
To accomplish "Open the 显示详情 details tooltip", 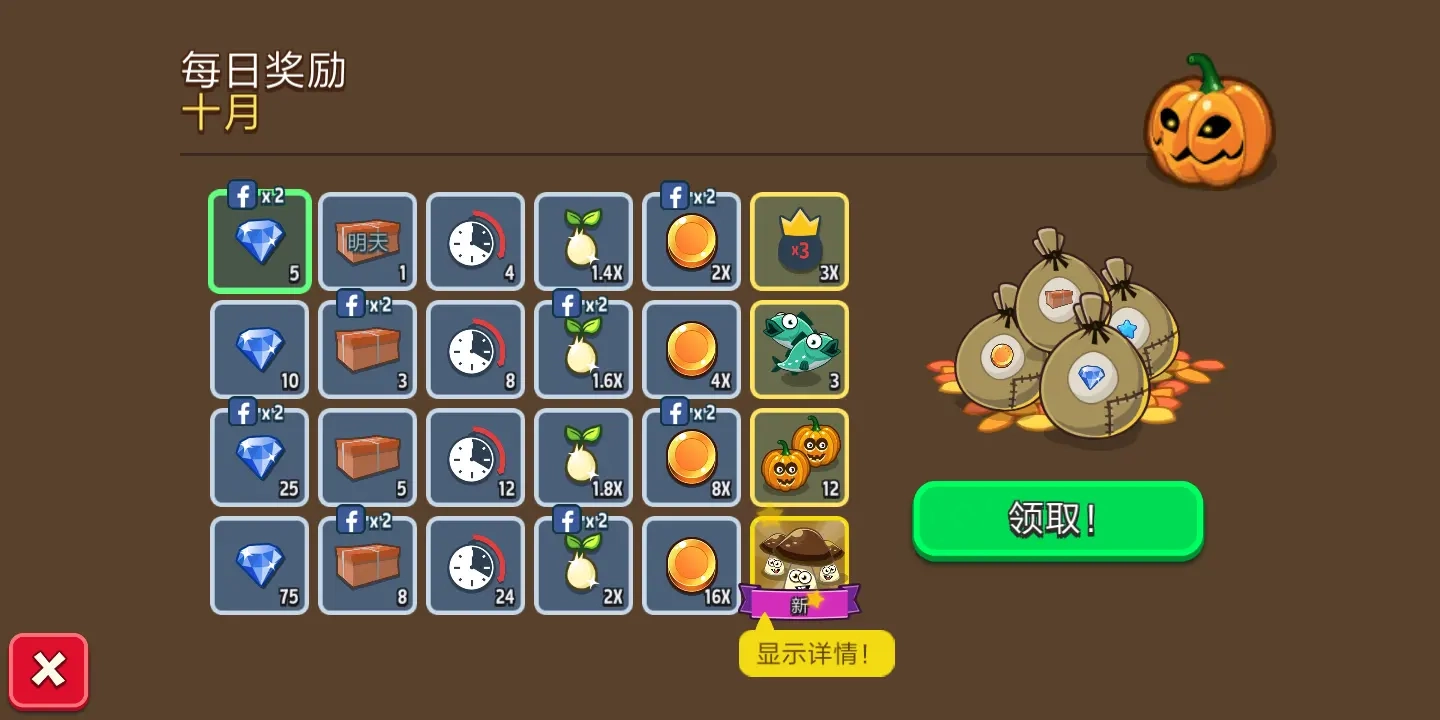I will click(x=817, y=653).
